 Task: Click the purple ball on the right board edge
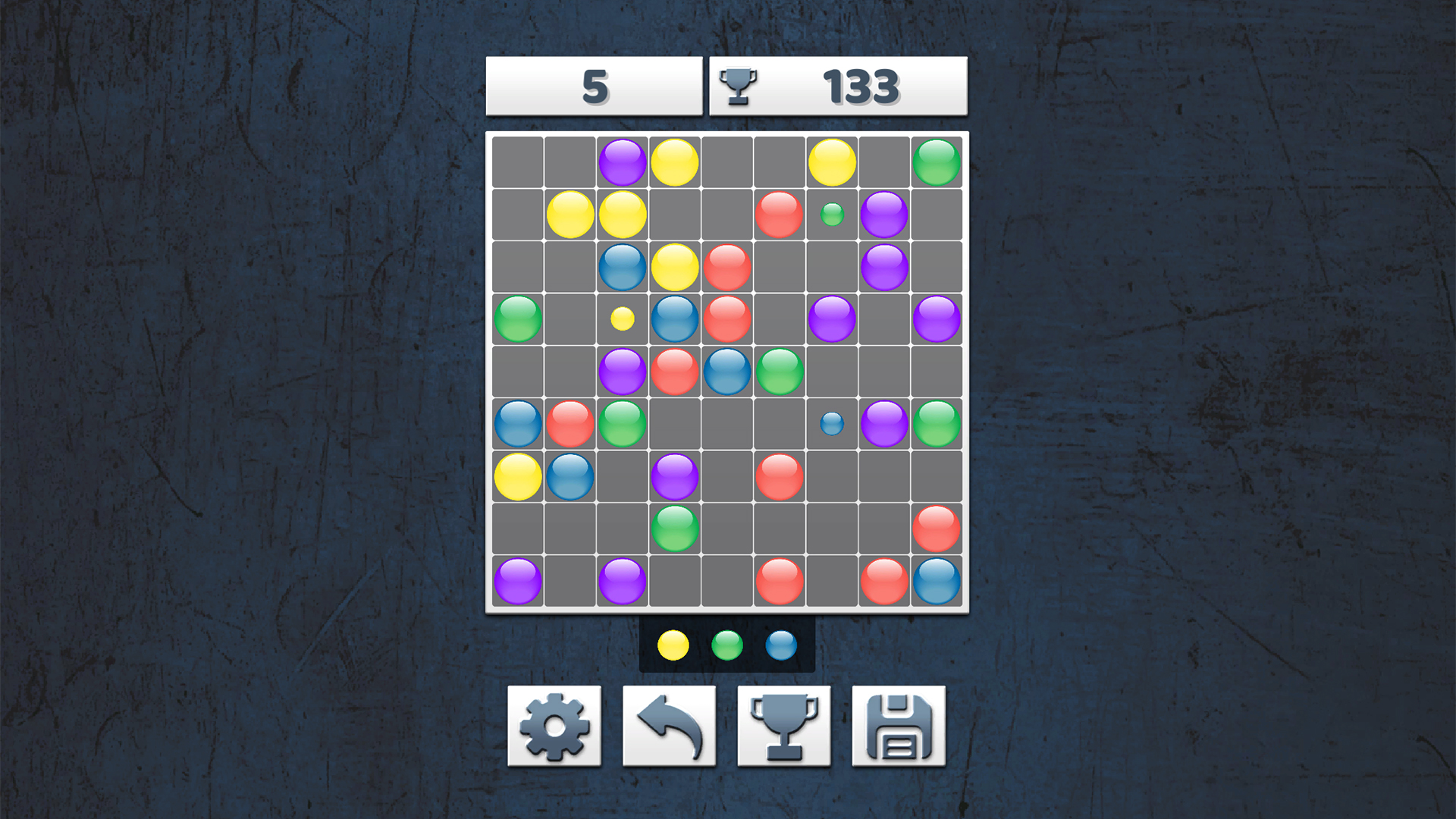tap(937, 318)
